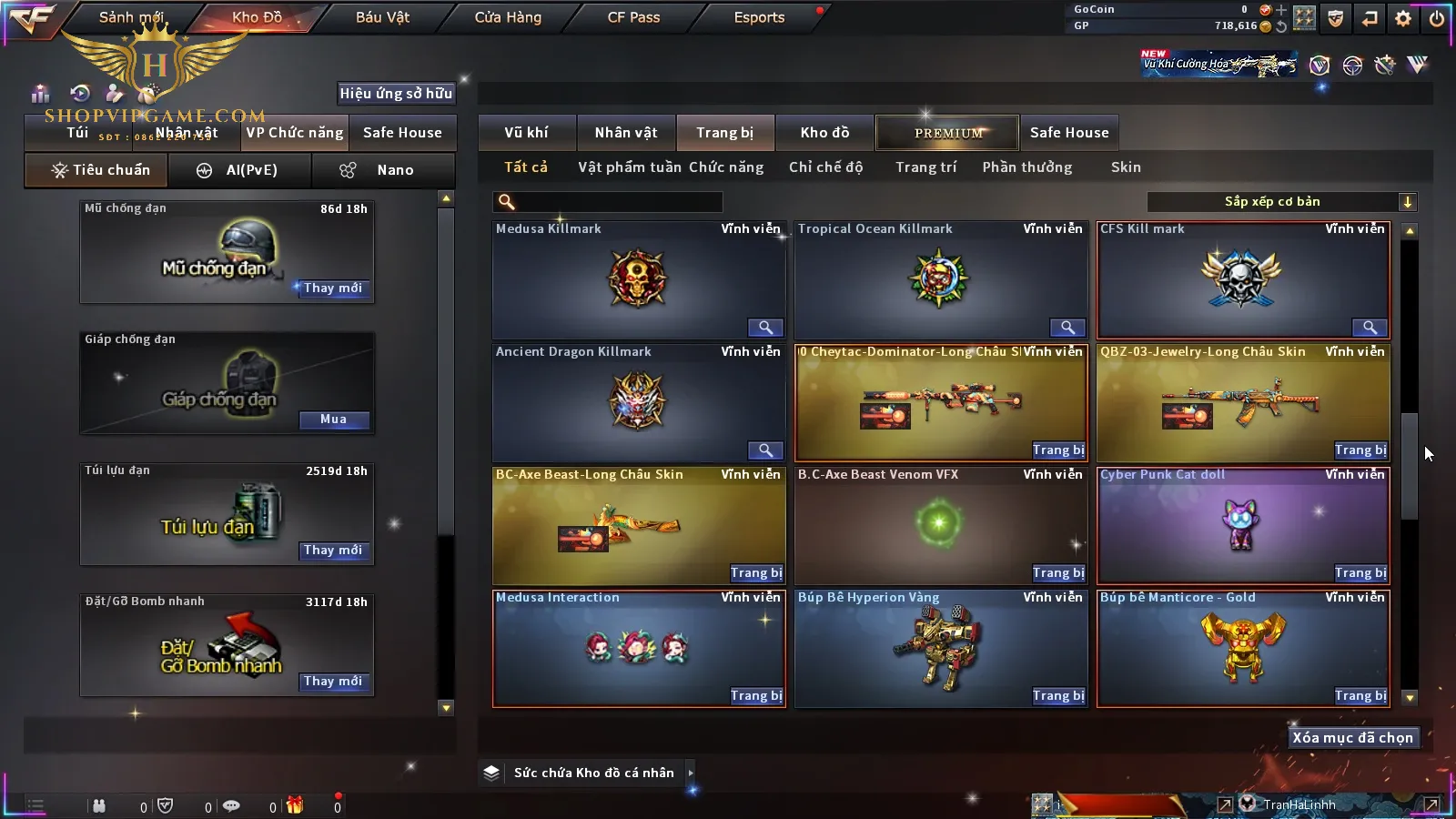Switch to the Vũ khí tab
The width and height of the screenshot is (1456, 819).
526,133
